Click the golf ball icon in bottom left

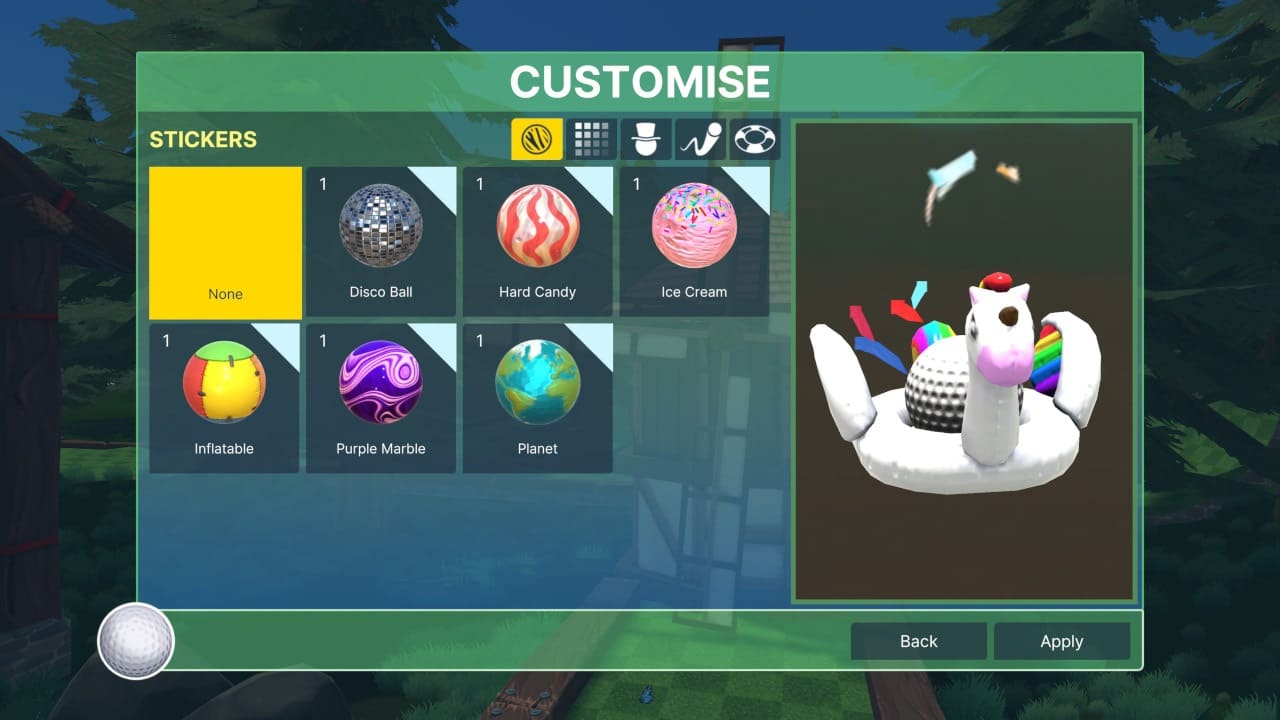135,641
